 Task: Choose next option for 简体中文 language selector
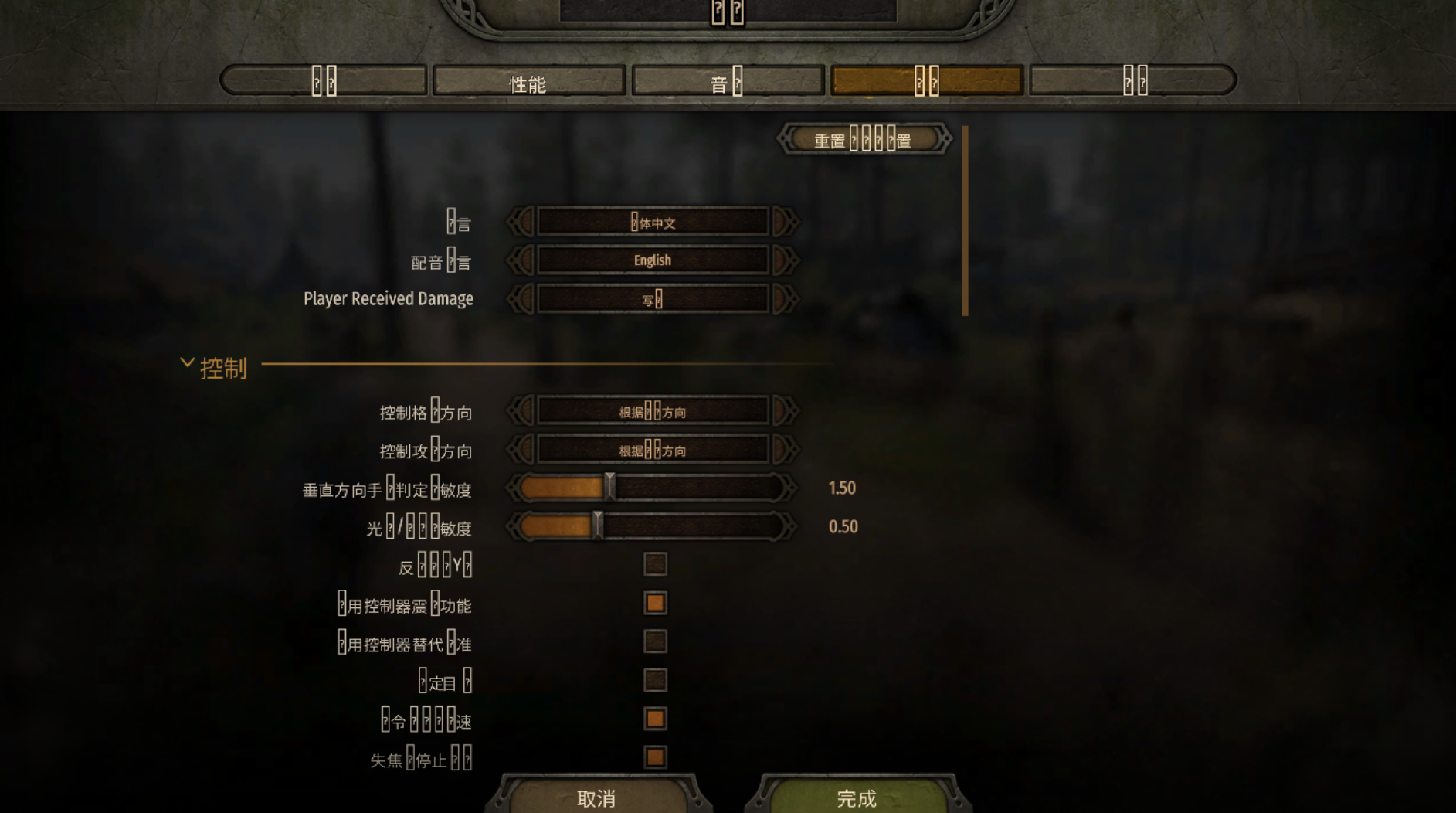click(785, 223)
